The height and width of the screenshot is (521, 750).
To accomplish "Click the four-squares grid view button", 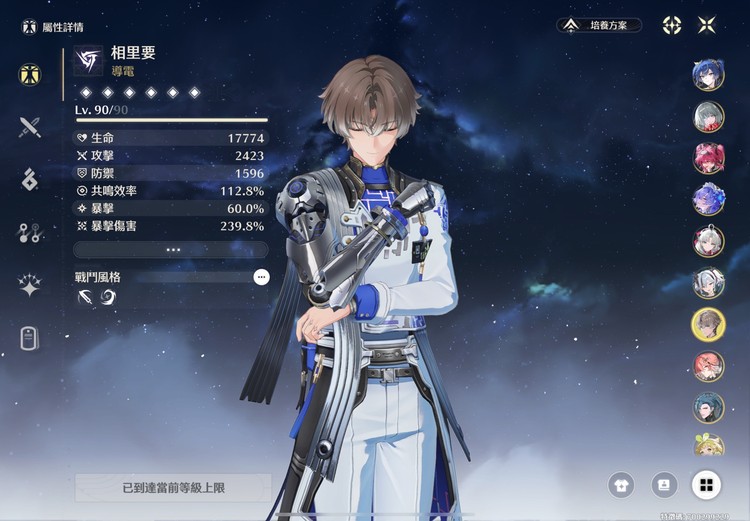I will point(706,486).
